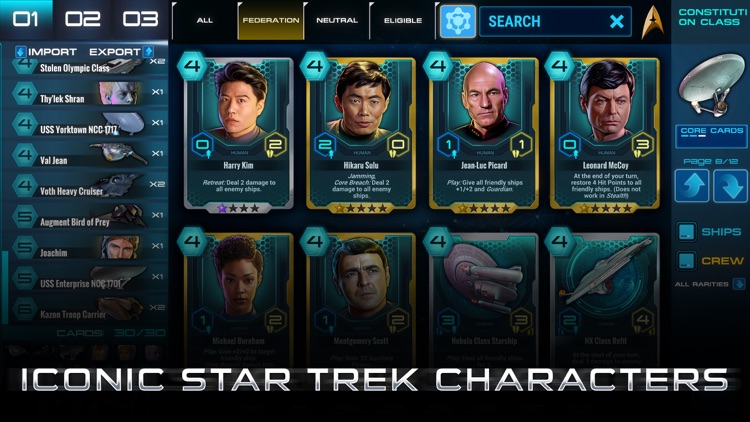The width and height of the screenshot is (750, 422).
Task: Switch to deck slot 03
Action: click(141, 19)
